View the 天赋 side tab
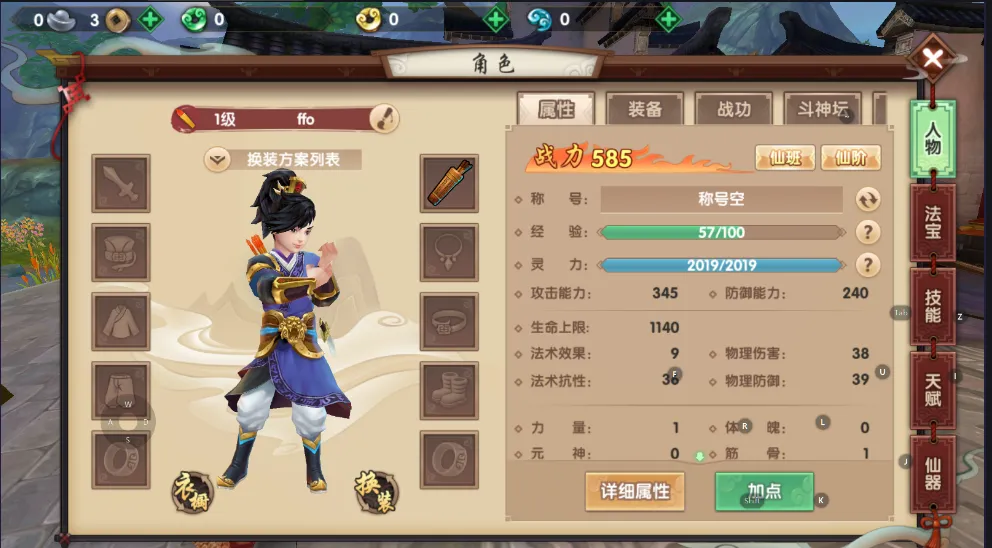Image resolution: width=992 pixels, height=548 pixels. pyautogui.click(x=932, y=390)
